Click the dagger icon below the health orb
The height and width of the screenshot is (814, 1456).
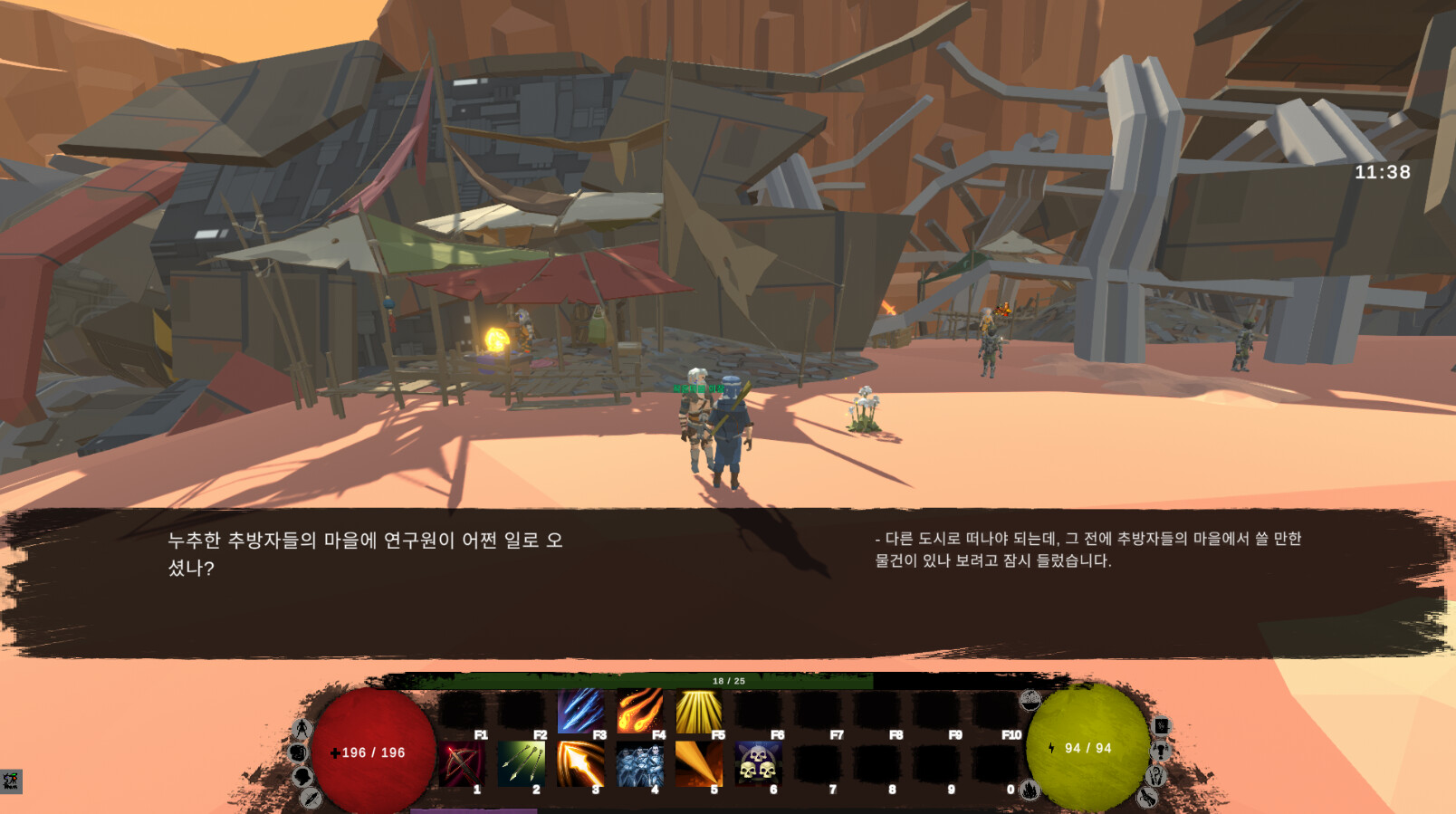click(311, 800)
